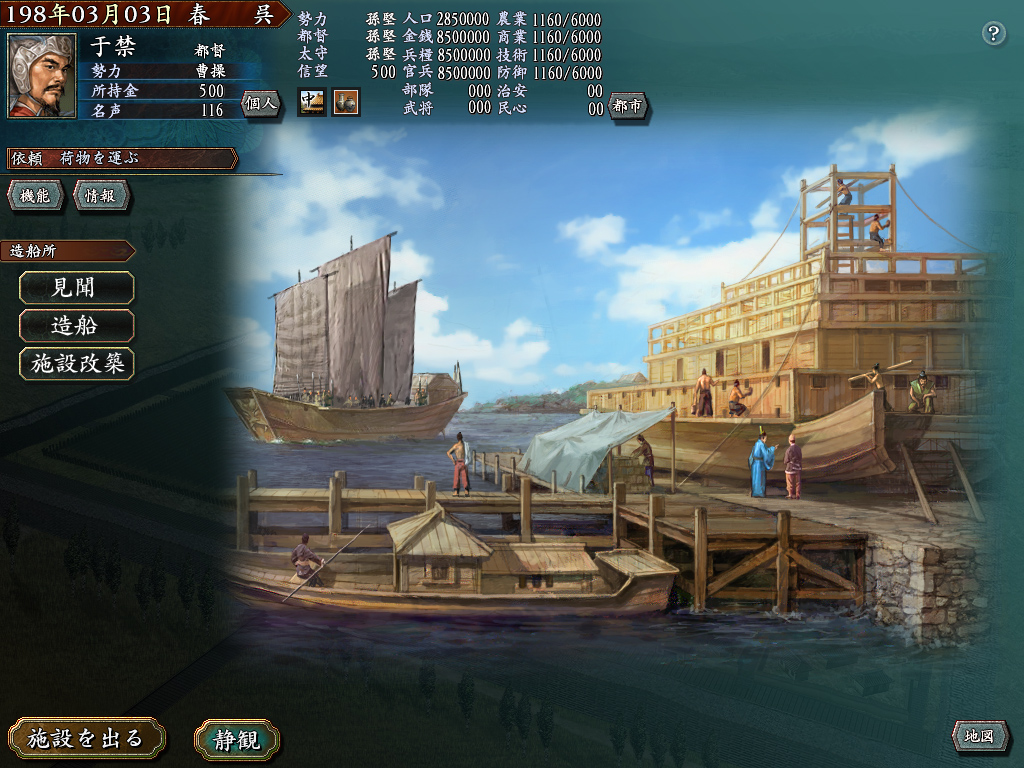Leave via 施設を出る button
Screen dimensions: 1024x768
coord(86,739)
